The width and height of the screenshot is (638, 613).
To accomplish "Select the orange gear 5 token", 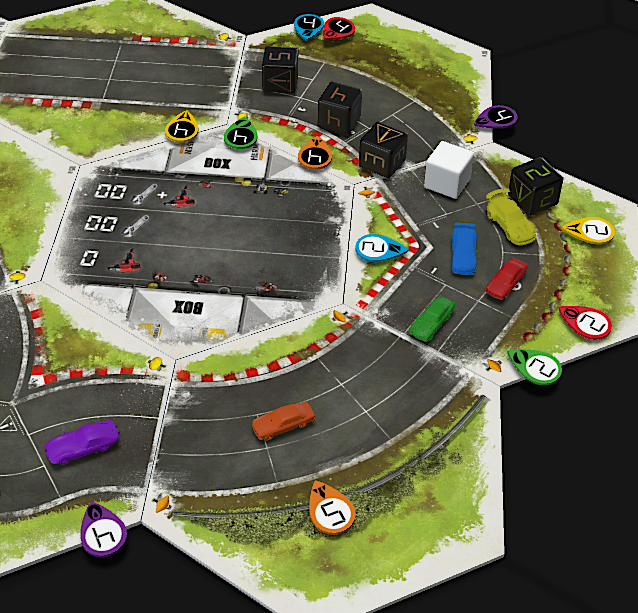I will [x=333, y=514].
